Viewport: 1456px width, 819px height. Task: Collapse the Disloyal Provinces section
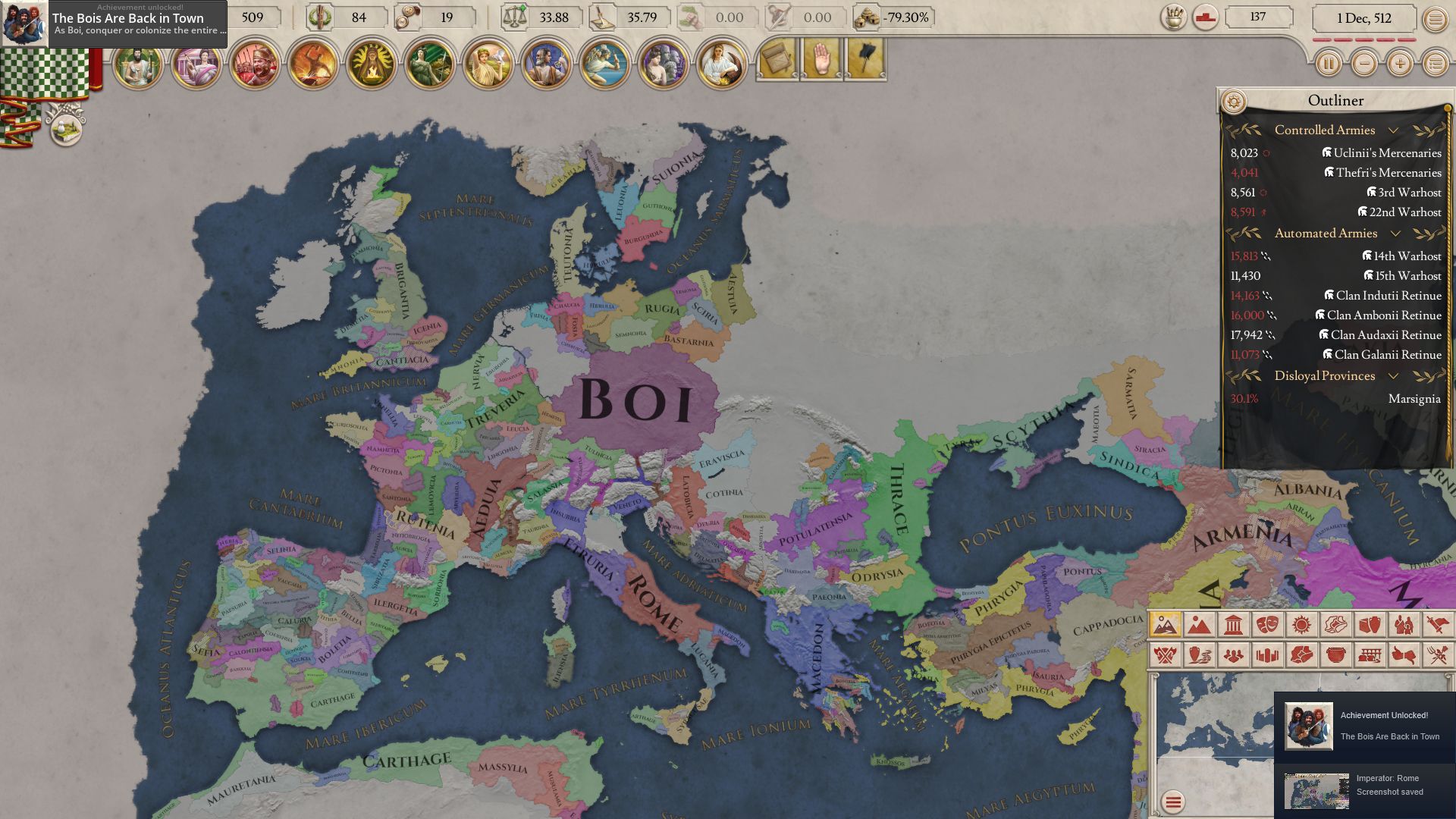pos(1394,376)
